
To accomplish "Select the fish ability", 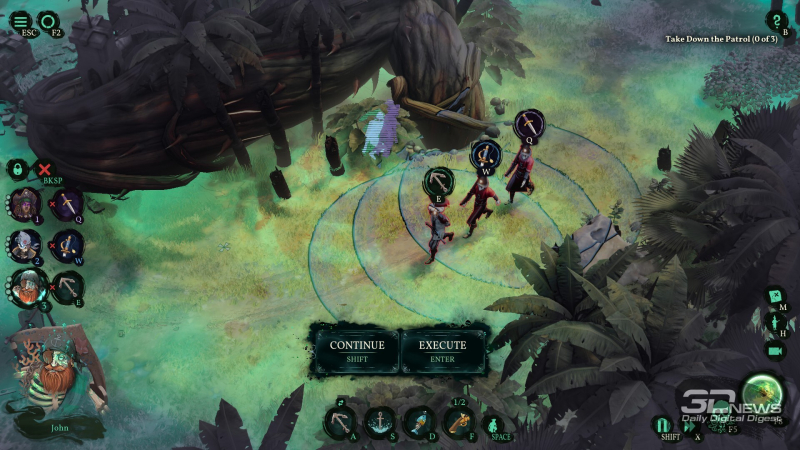I will tap(420, 421).
